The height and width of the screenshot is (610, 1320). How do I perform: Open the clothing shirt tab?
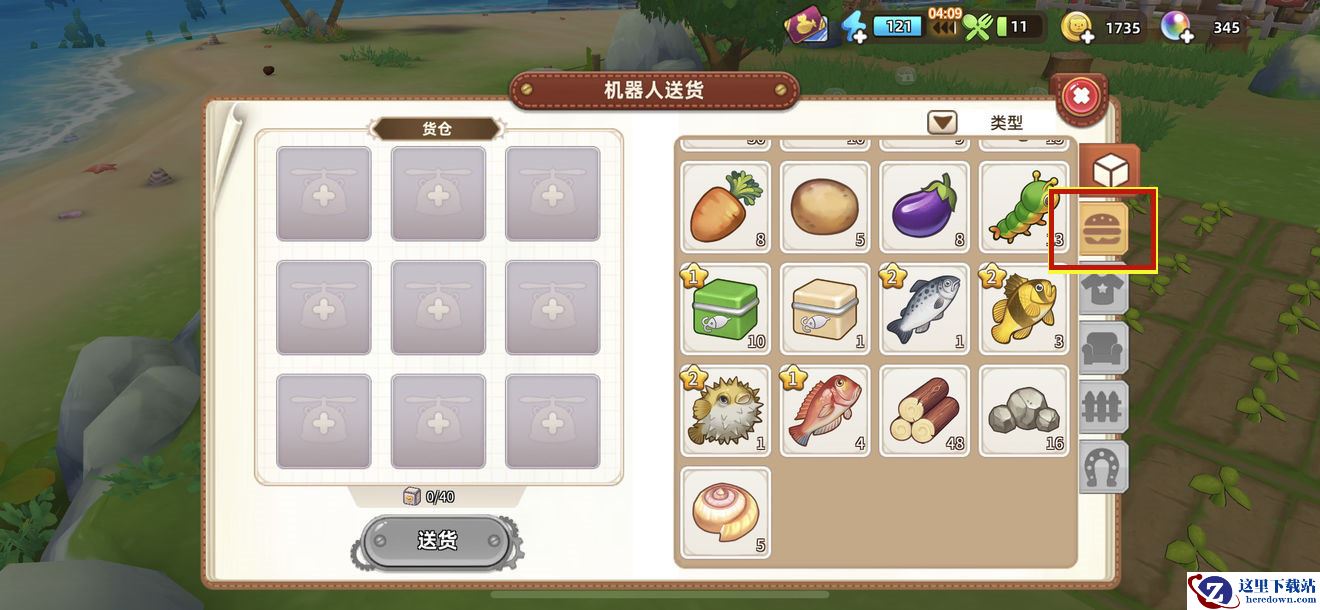point(1104,290)
